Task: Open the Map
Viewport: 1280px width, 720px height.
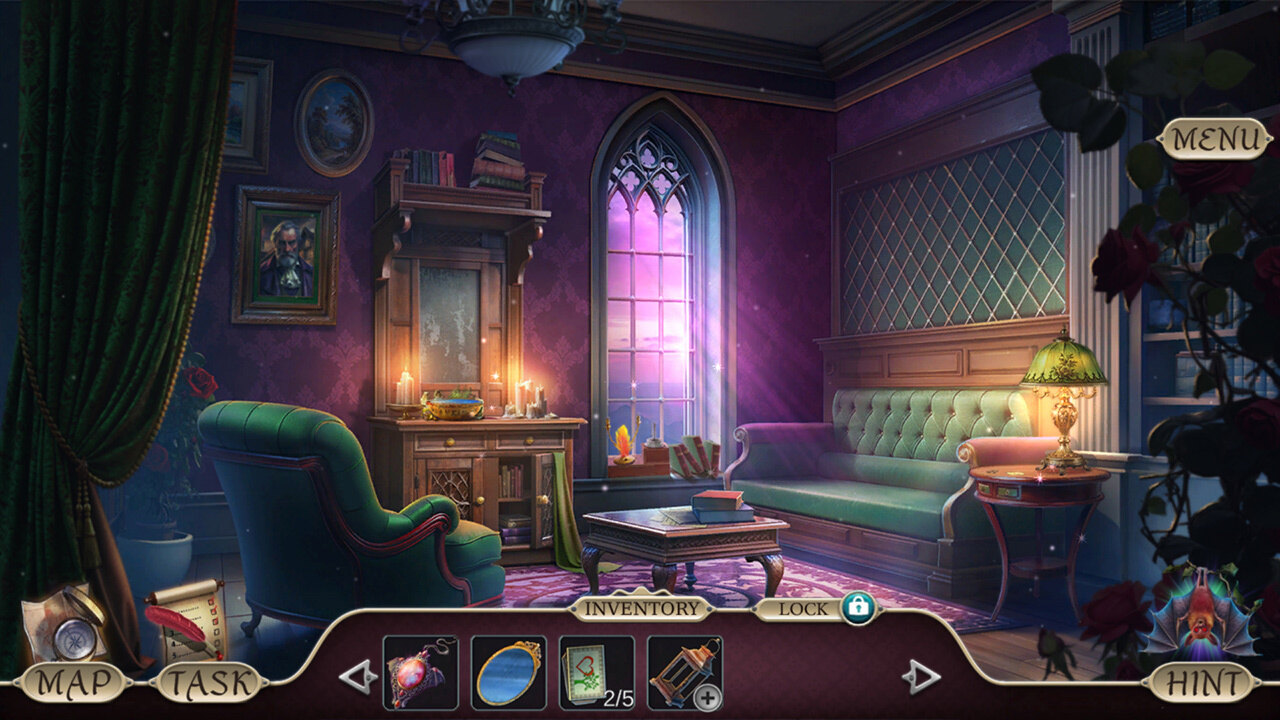Action: (71, 683)
